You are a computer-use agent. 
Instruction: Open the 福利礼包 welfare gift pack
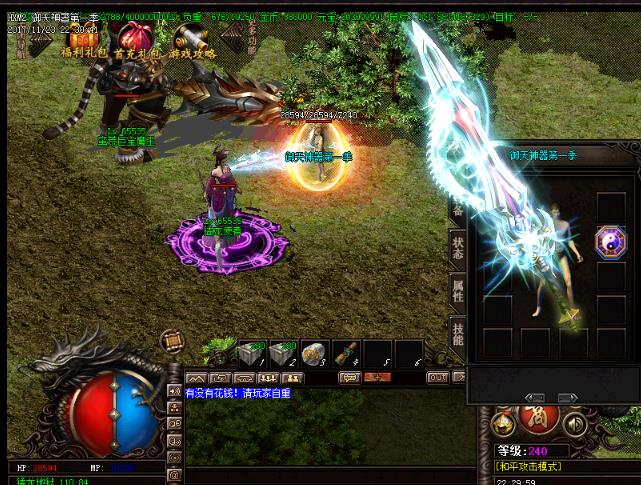[x=79, y=39]
